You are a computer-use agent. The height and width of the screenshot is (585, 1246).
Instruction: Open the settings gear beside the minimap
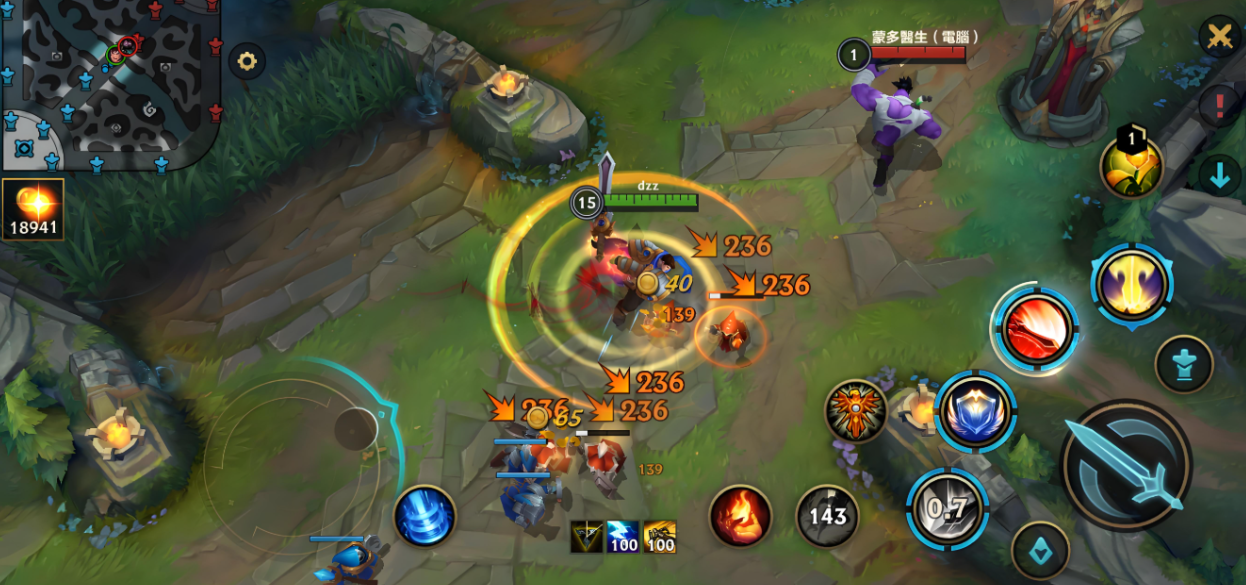(x=246, y=62)
